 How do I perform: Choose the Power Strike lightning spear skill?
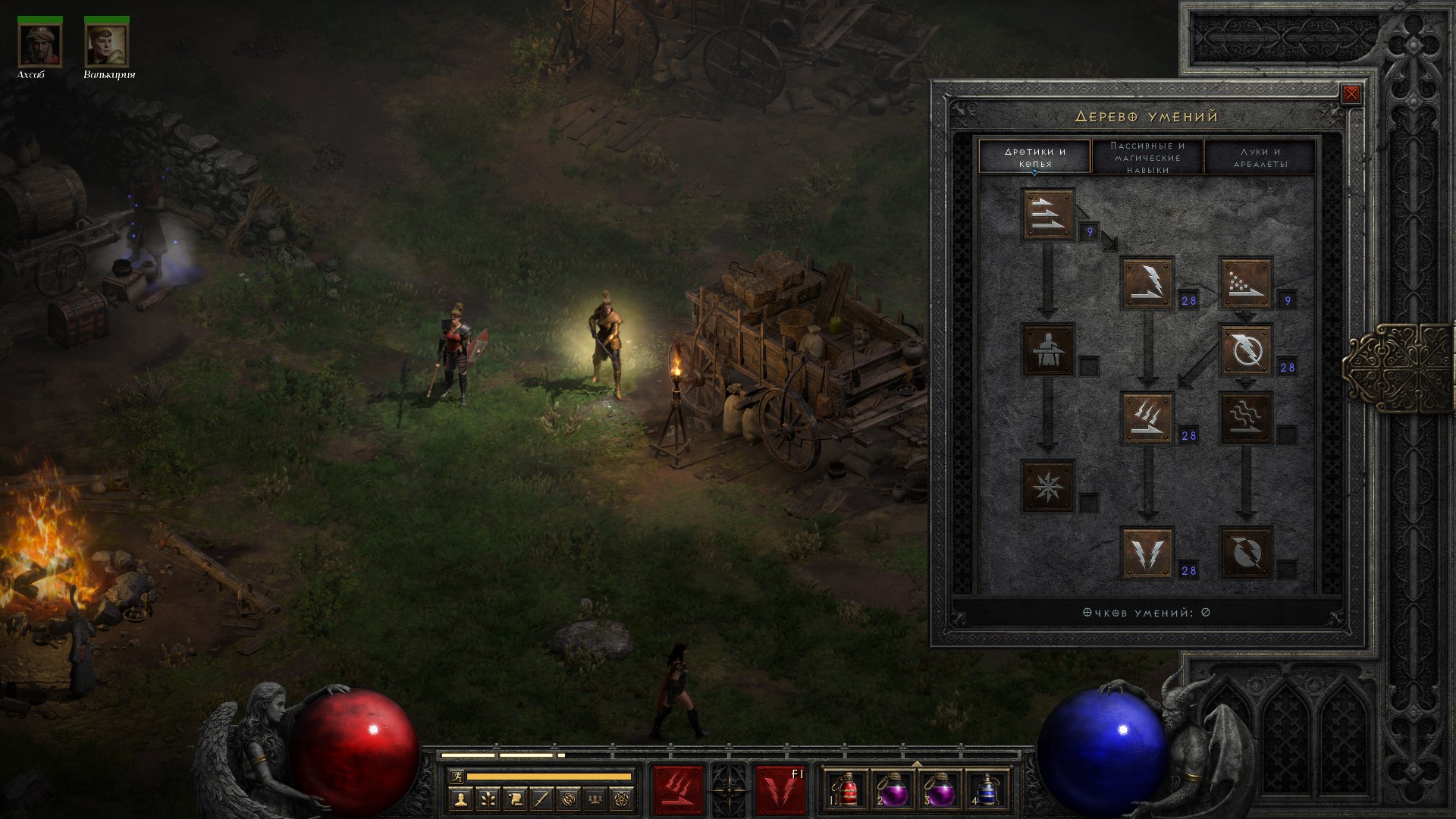coord(1147,283)
